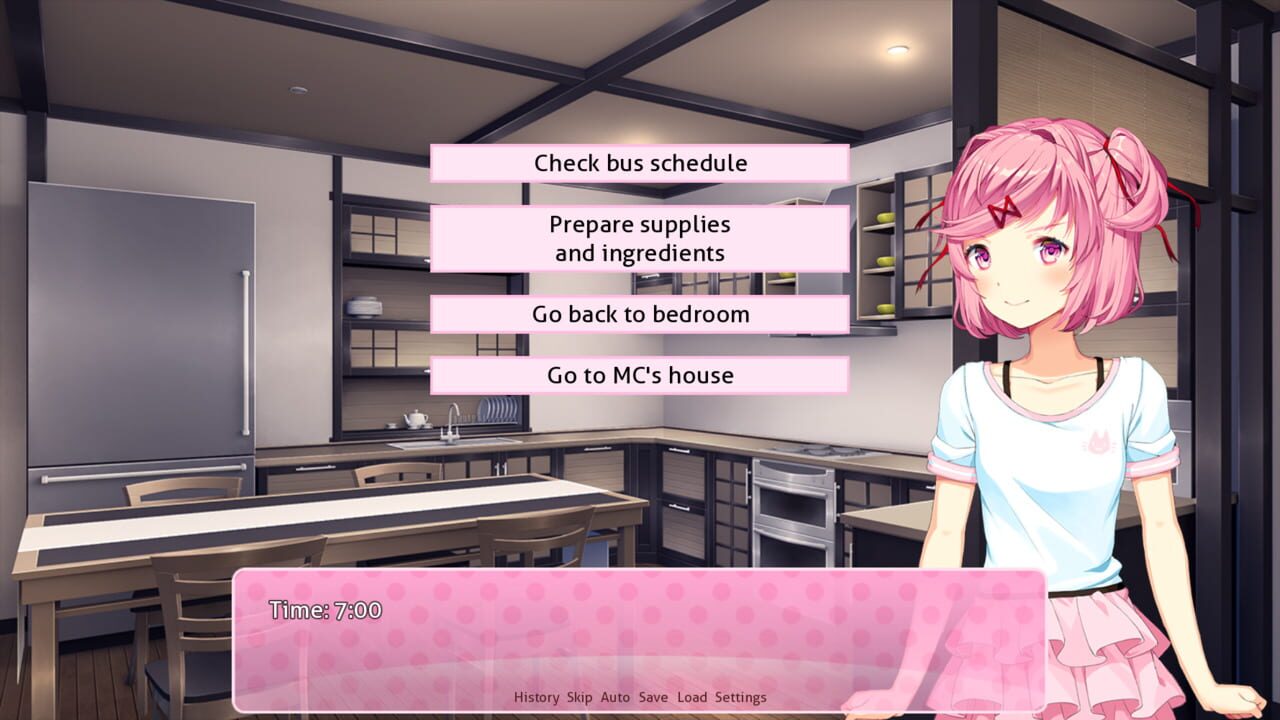The image size is (1280, 720).
Task: Pick the "Go back to bedroom" option
Action: click(x=639, y=313)
